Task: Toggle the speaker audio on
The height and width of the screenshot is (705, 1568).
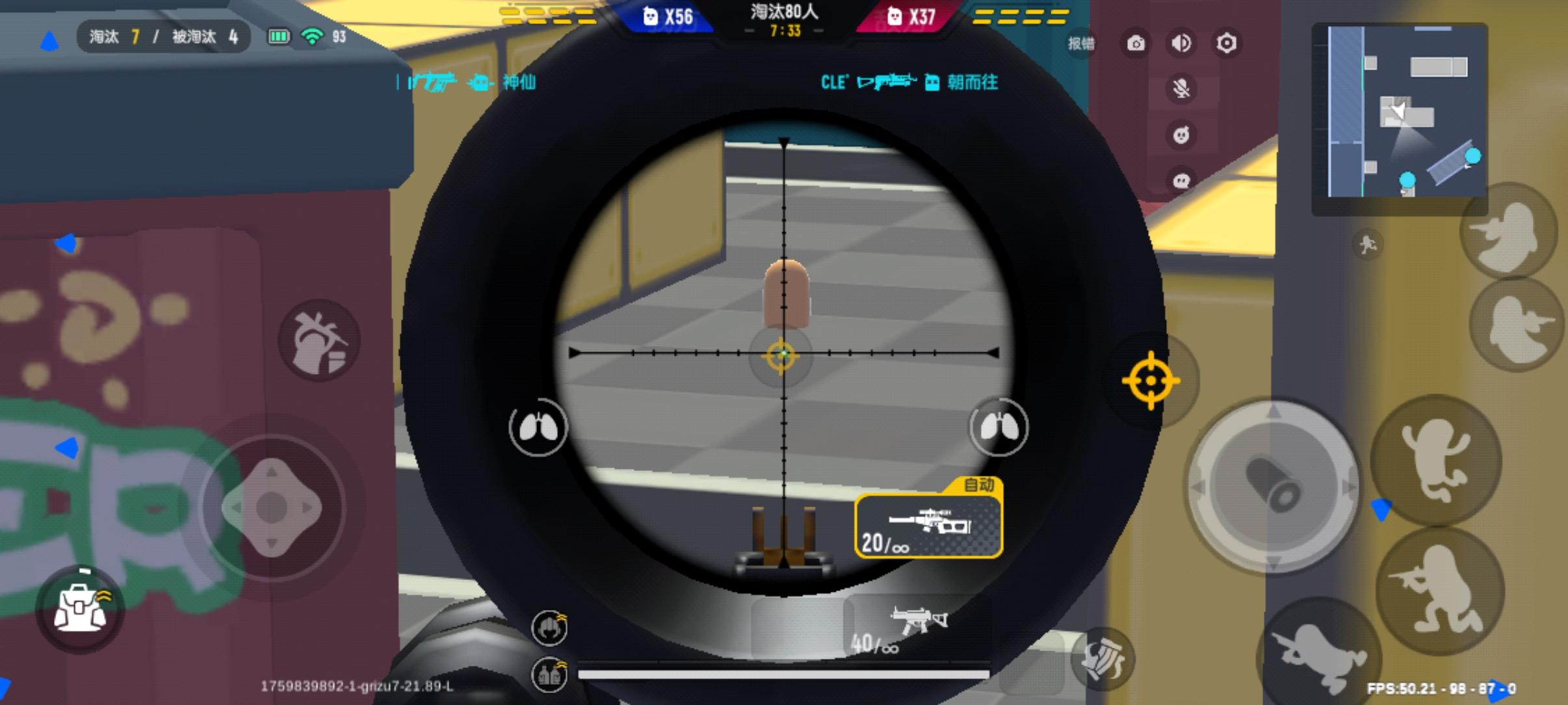Action: (1182, 42)
